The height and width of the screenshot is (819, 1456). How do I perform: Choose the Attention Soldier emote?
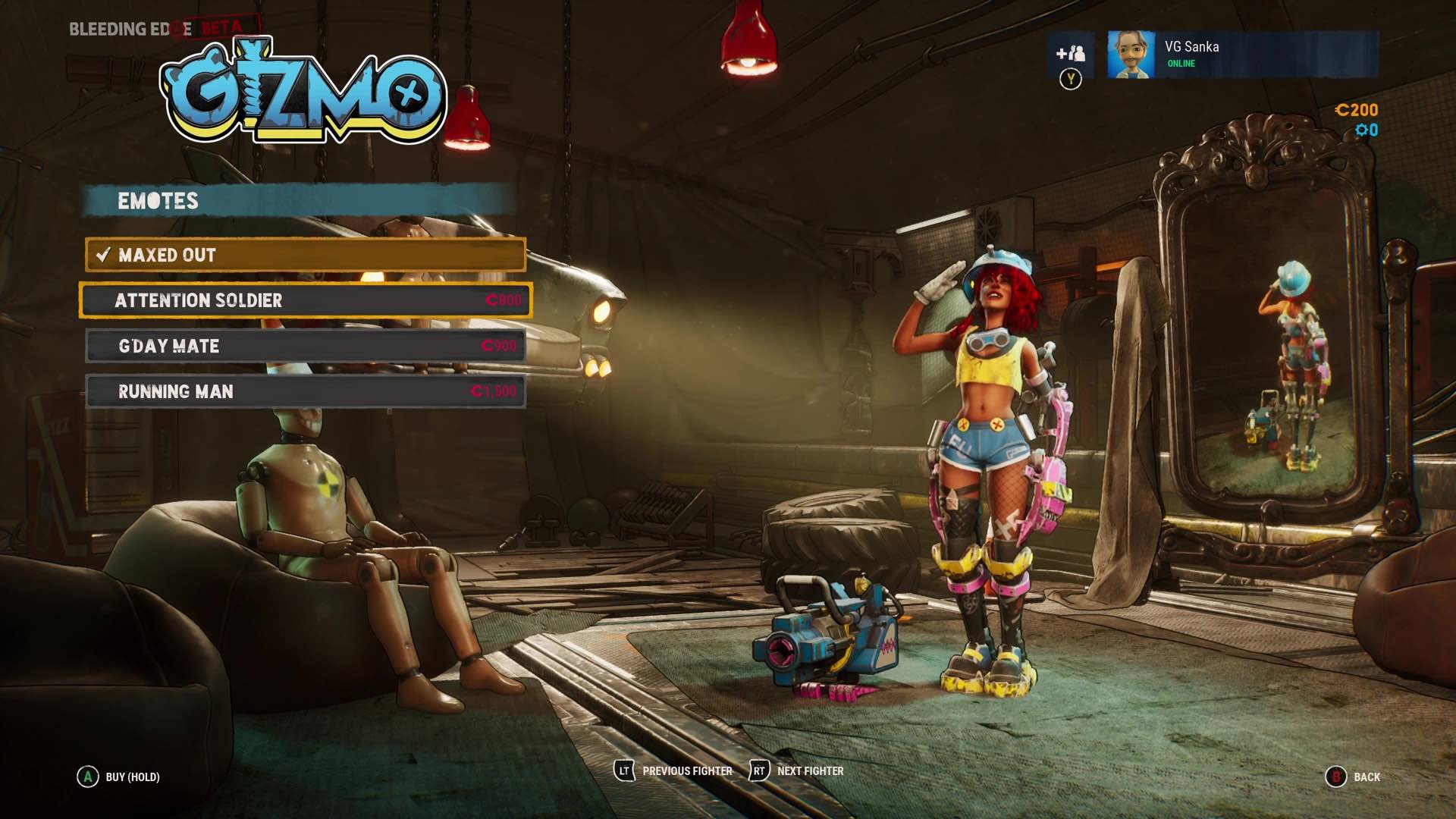305,300
